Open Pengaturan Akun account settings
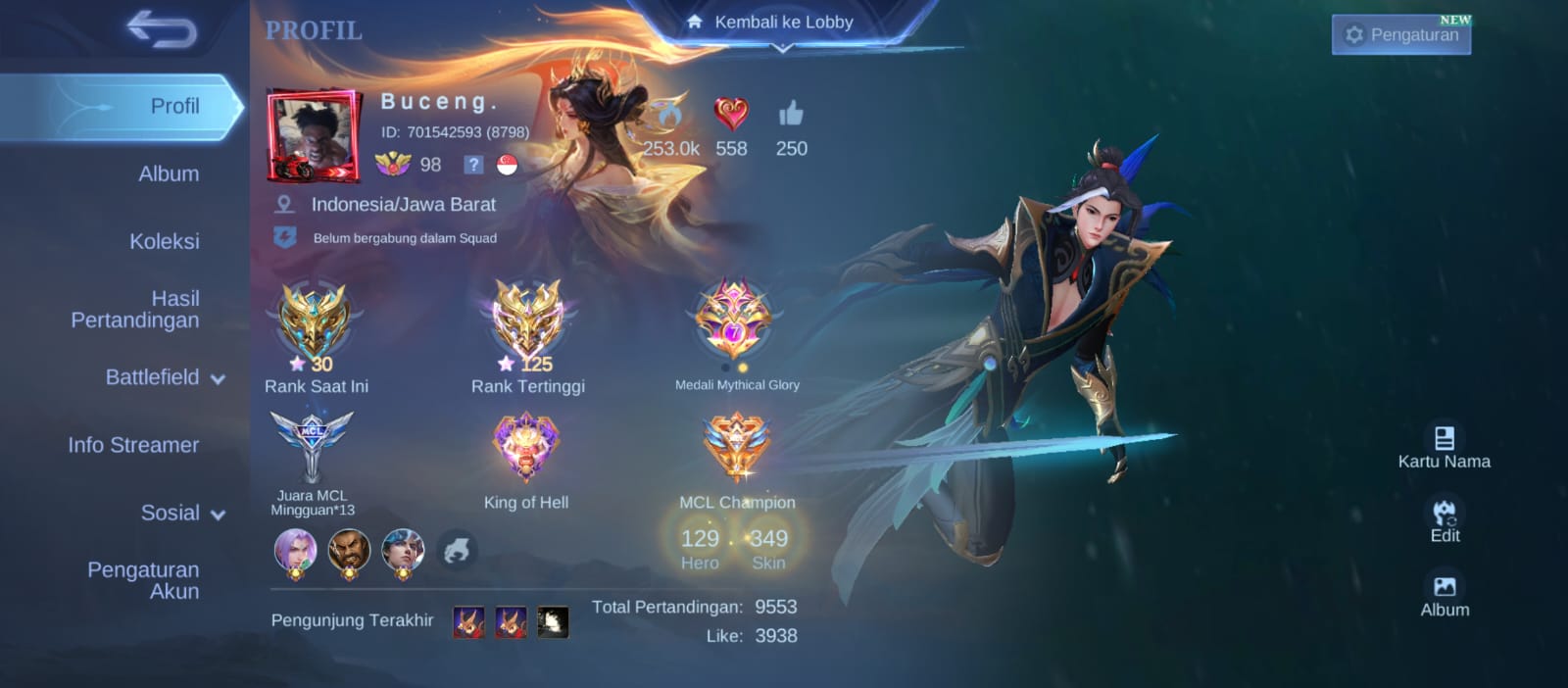Viewport: 1568px width, 688px height. (144, 580)
